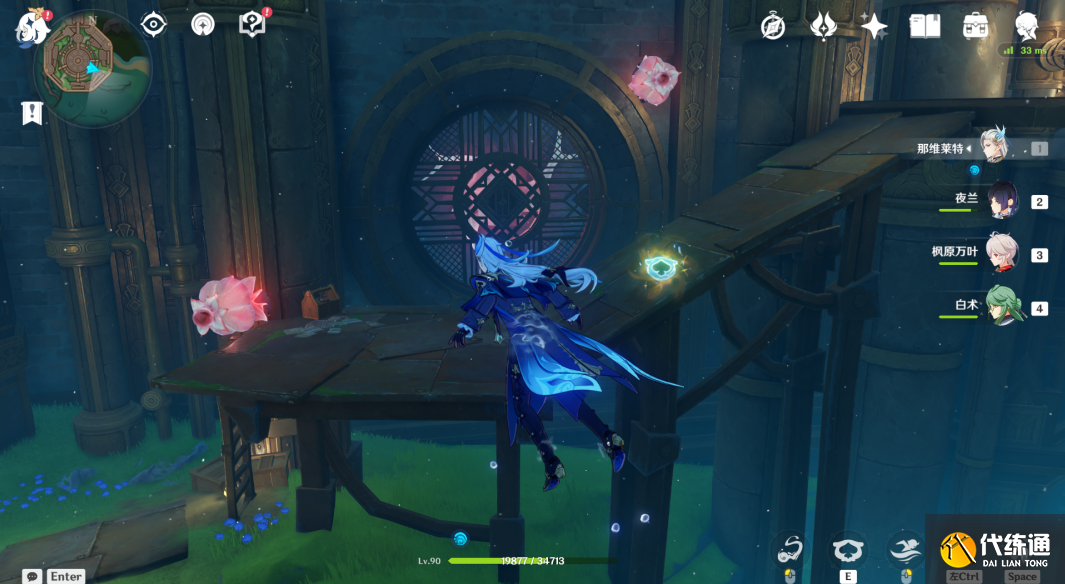Viewport: 1065px width, 584px height.
Task: Activate the swimmer sprint icon
Action: pos(906,548)
